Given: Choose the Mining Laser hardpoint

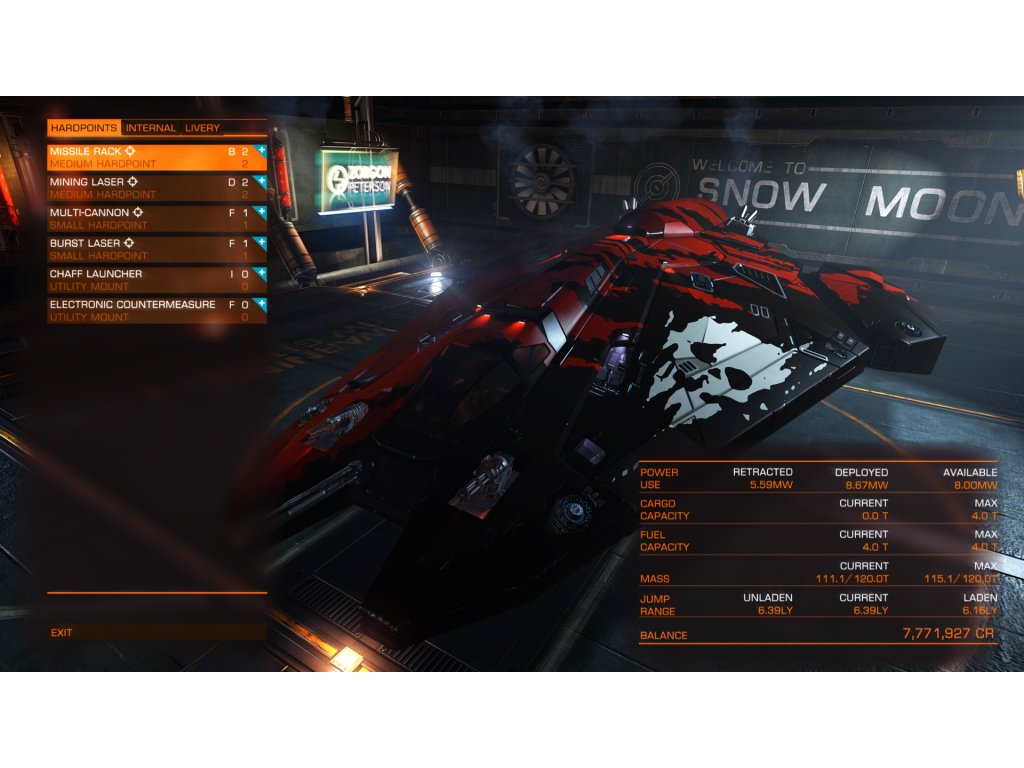Looking at the screenshot, I should point(150,187).
